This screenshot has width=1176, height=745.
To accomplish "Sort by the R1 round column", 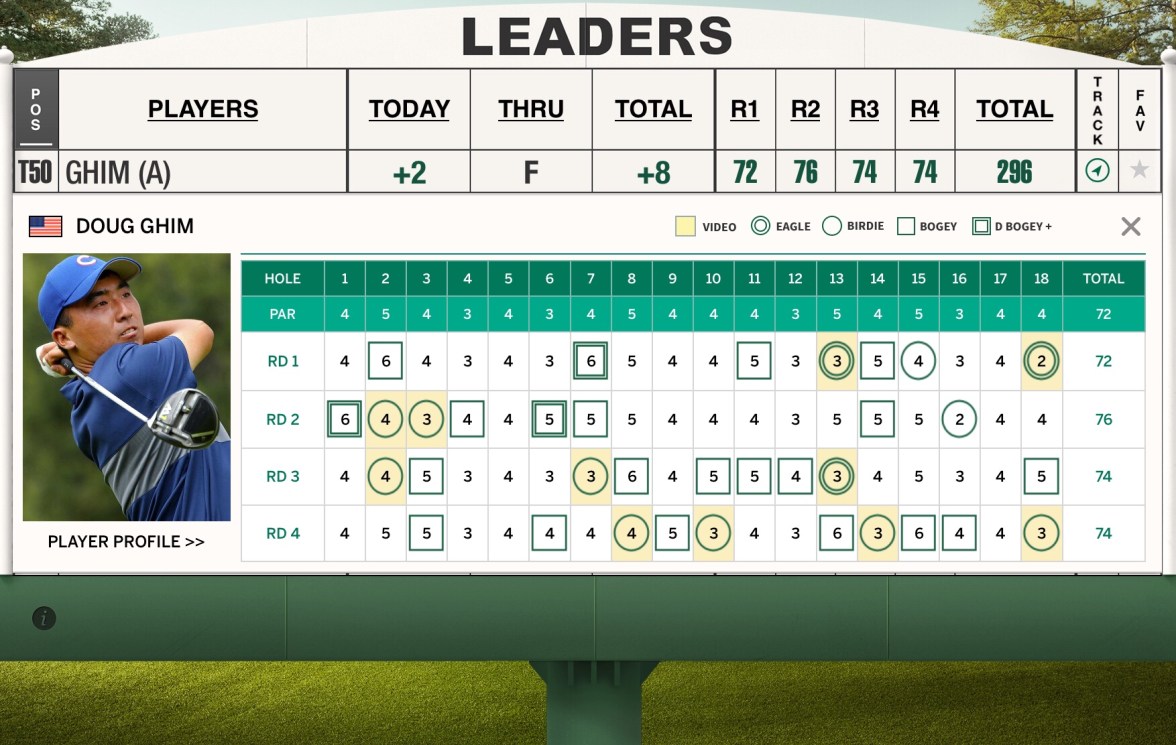I will 745,109.
